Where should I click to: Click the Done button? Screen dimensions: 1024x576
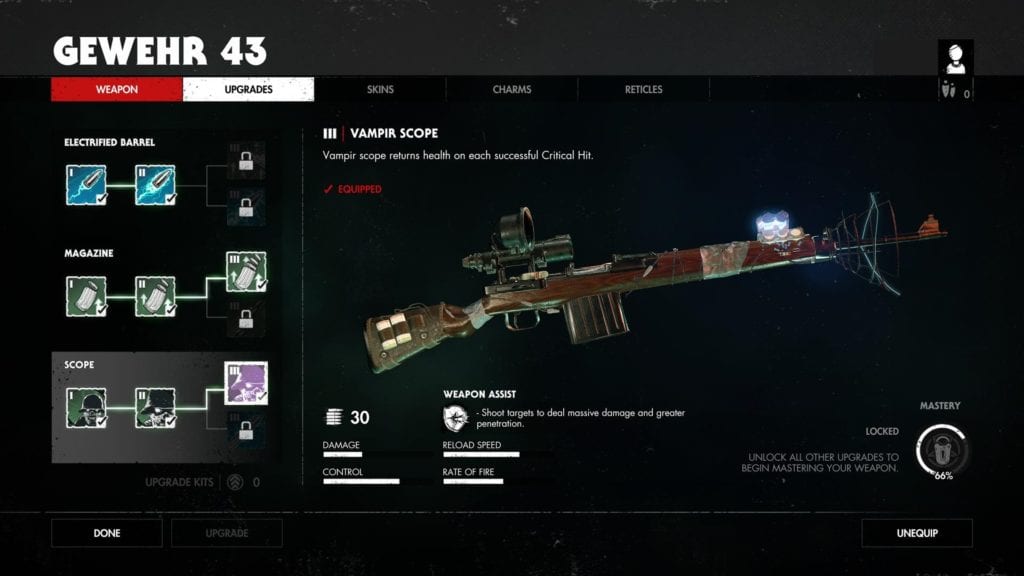tap(107, 533)
